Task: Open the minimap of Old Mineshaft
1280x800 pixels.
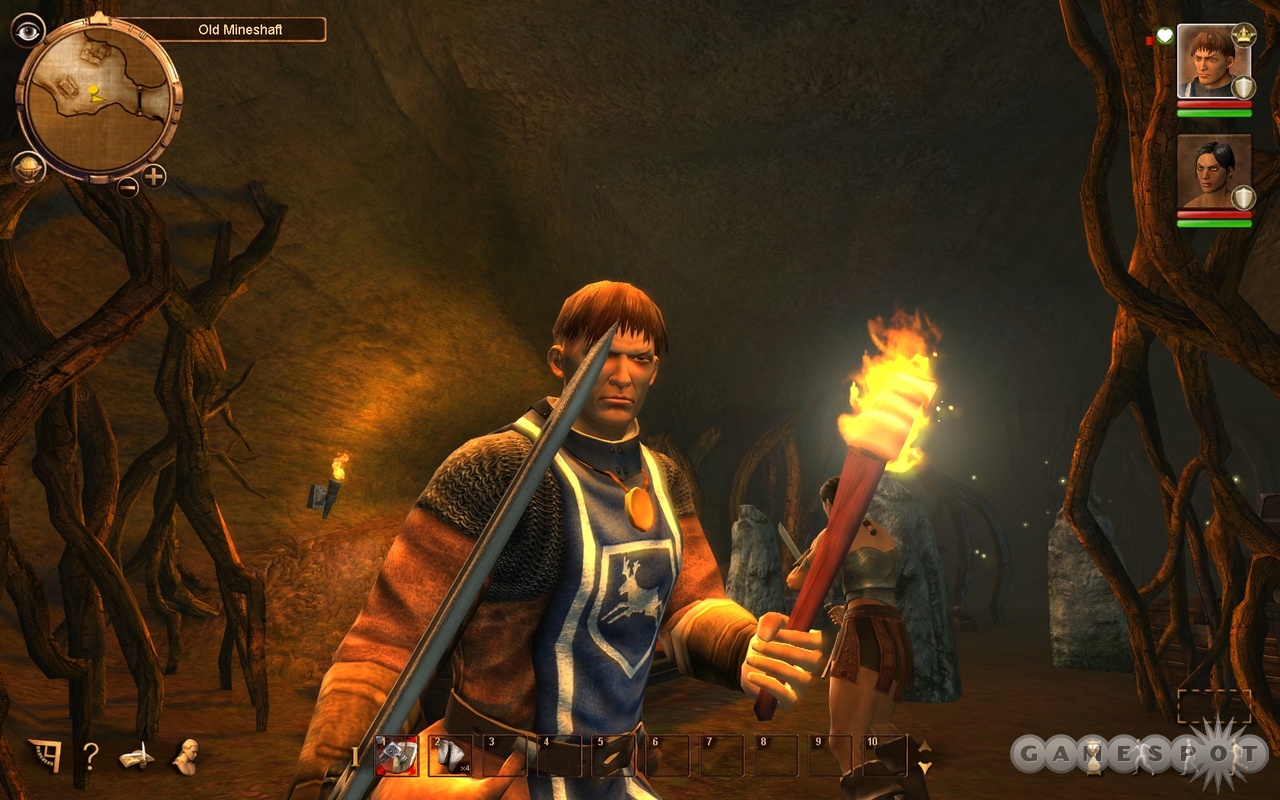Action: (99, 98)
